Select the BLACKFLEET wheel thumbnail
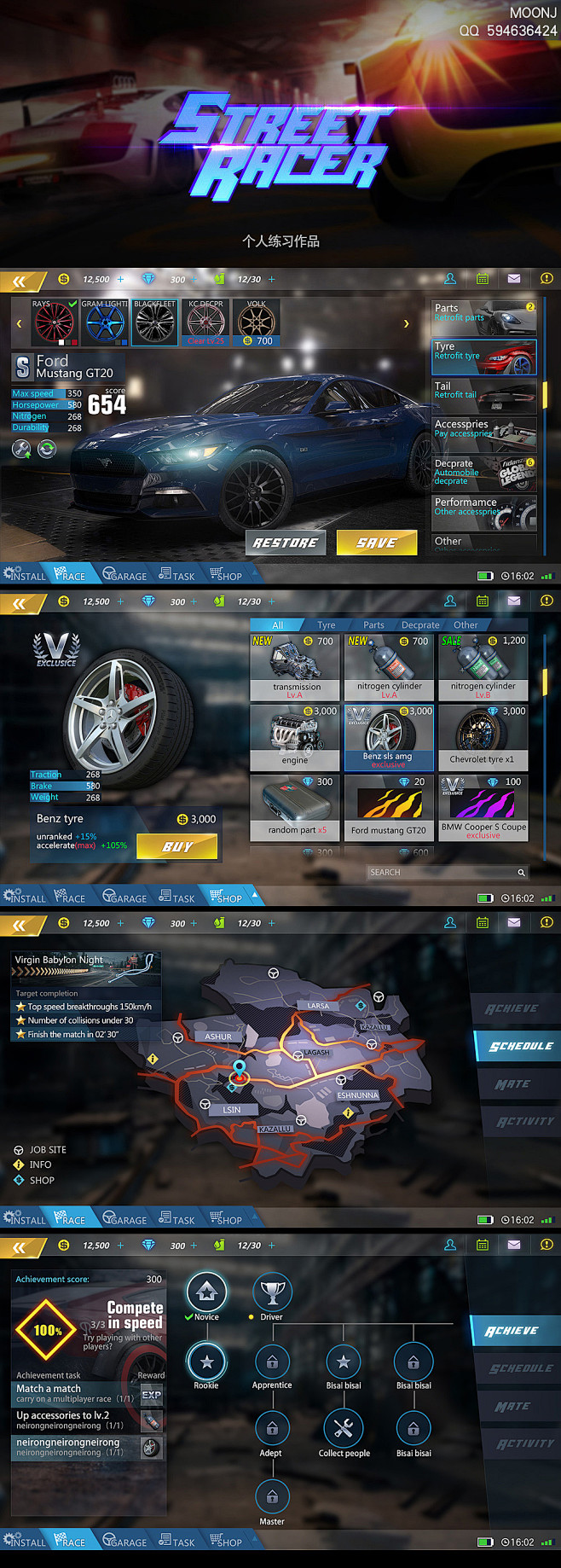Screen dimensions: 561x1568 click(154, 322)
